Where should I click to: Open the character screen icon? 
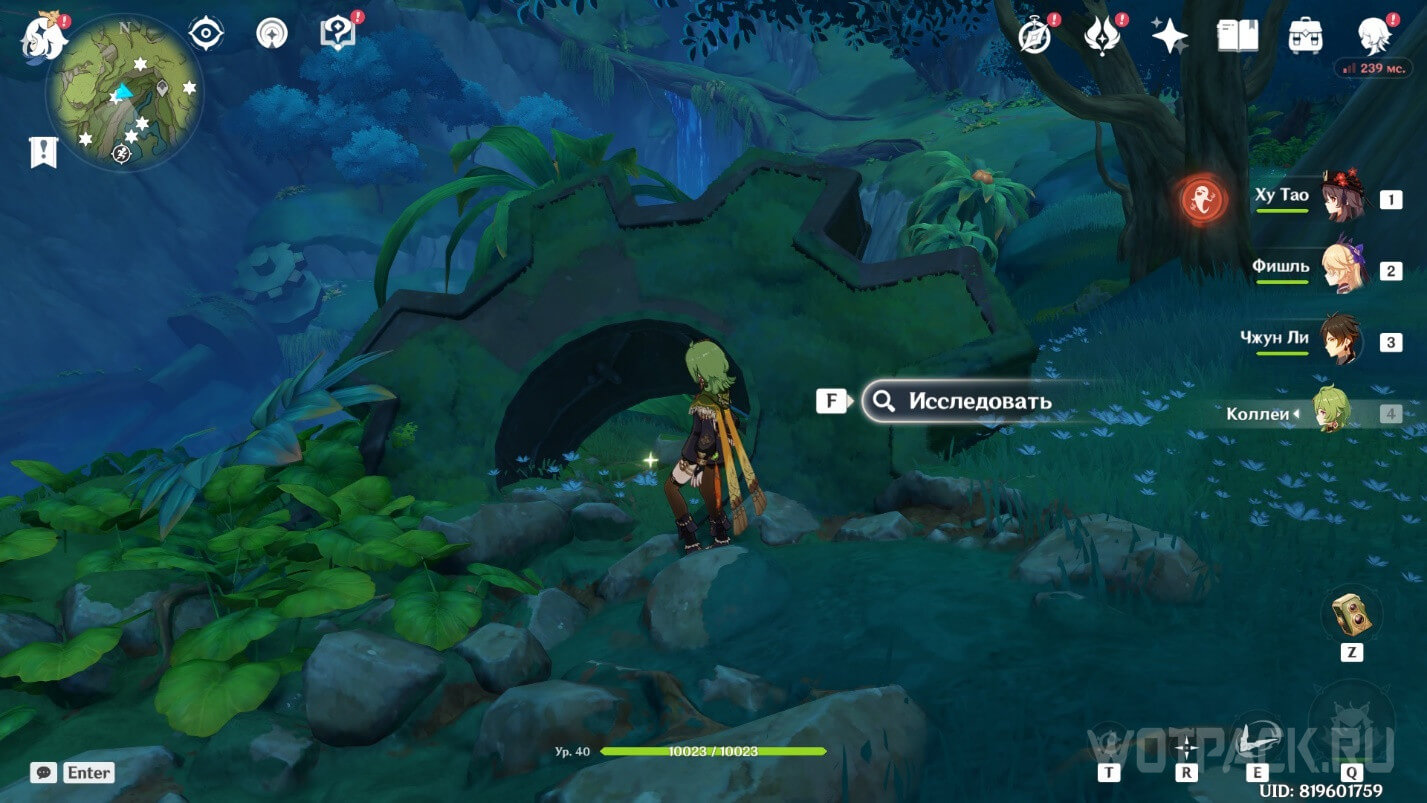[x=1374, y=36]
